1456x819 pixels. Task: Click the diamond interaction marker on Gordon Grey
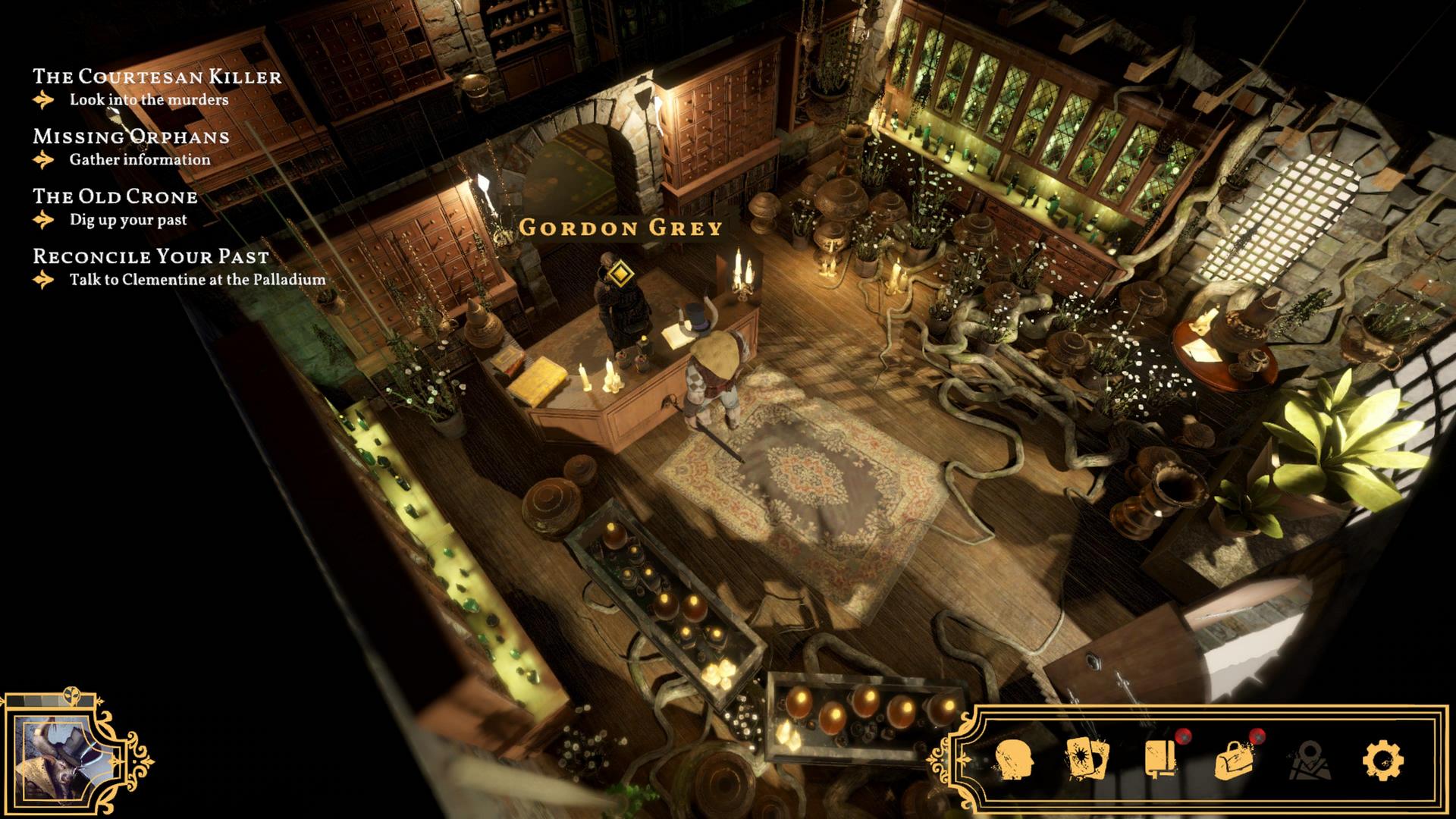[x=621, y=271]
